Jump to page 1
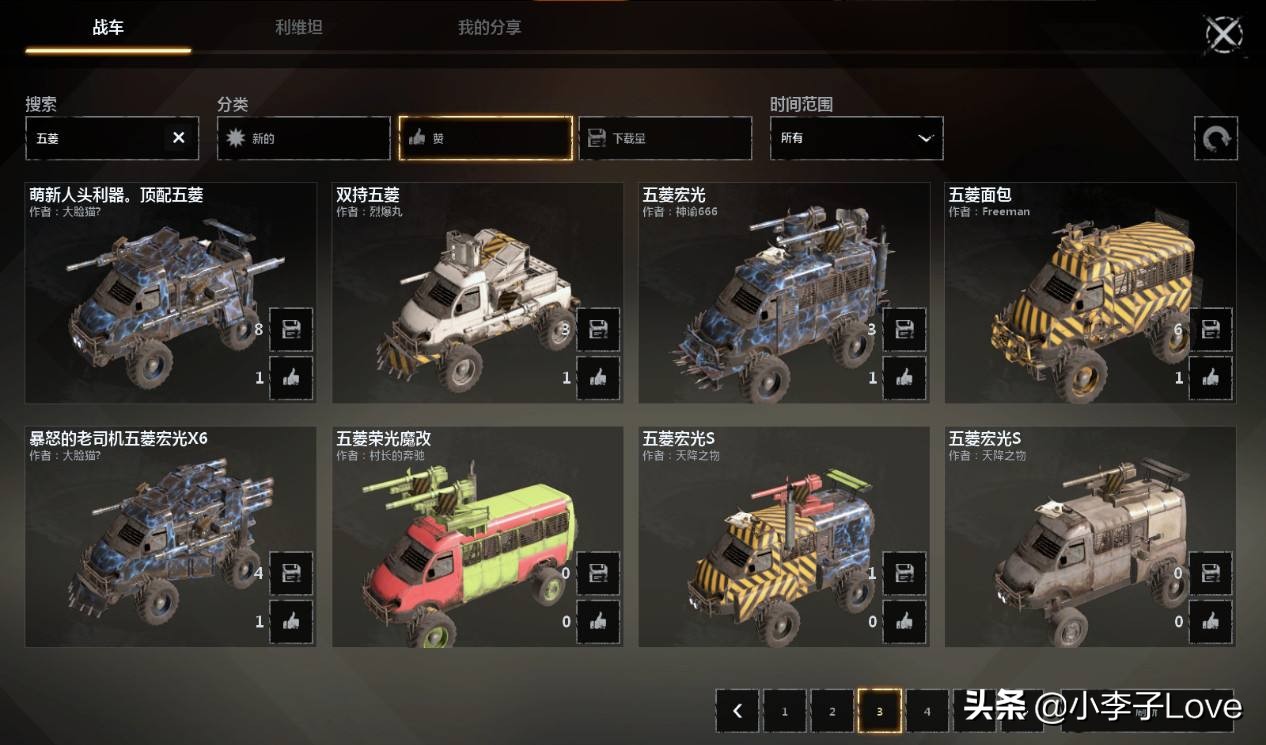This screenshot has width=1266, height=745. tap(785, 711)
